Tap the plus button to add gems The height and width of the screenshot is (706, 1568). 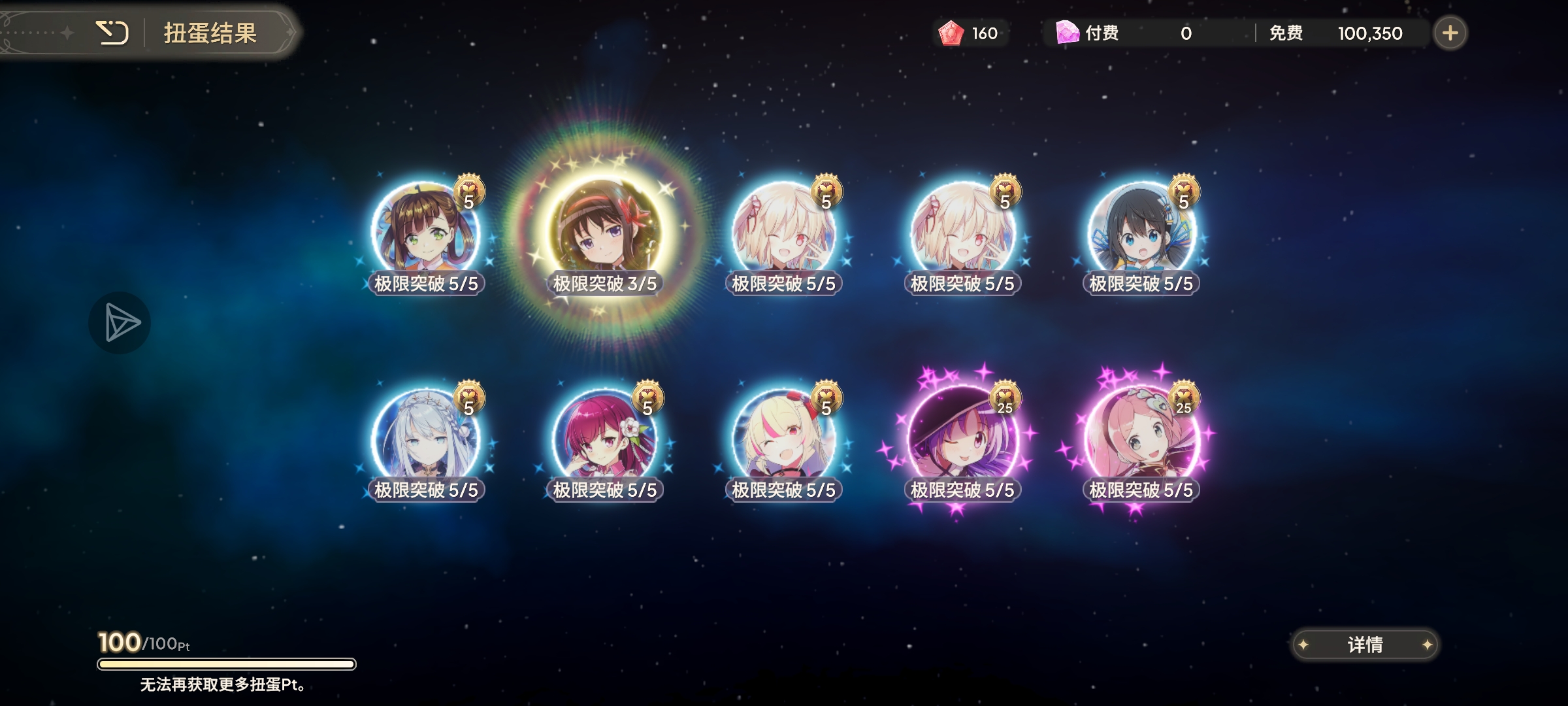point(1450,33)
